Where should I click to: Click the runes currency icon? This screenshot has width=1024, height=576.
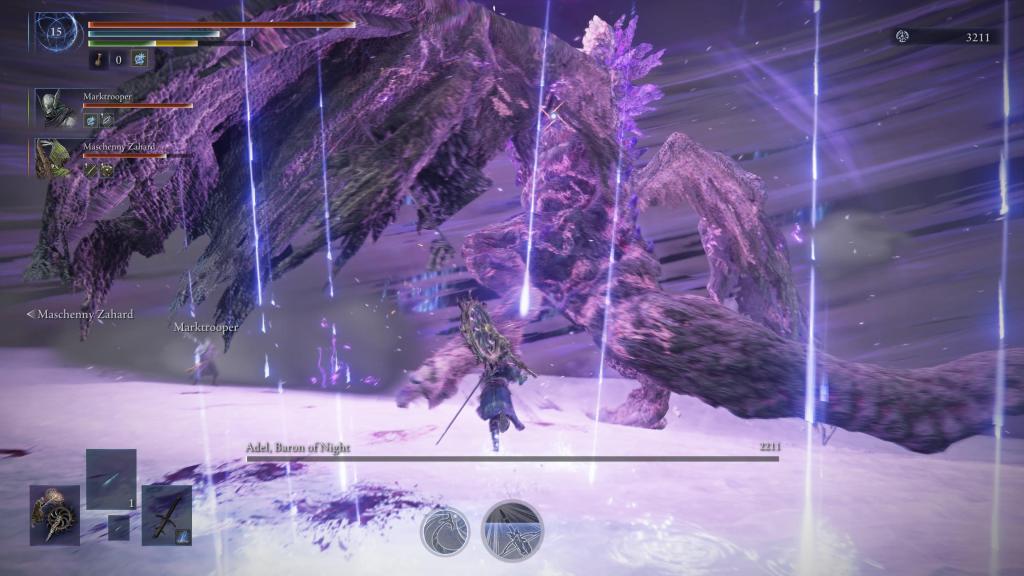(902, 37)
